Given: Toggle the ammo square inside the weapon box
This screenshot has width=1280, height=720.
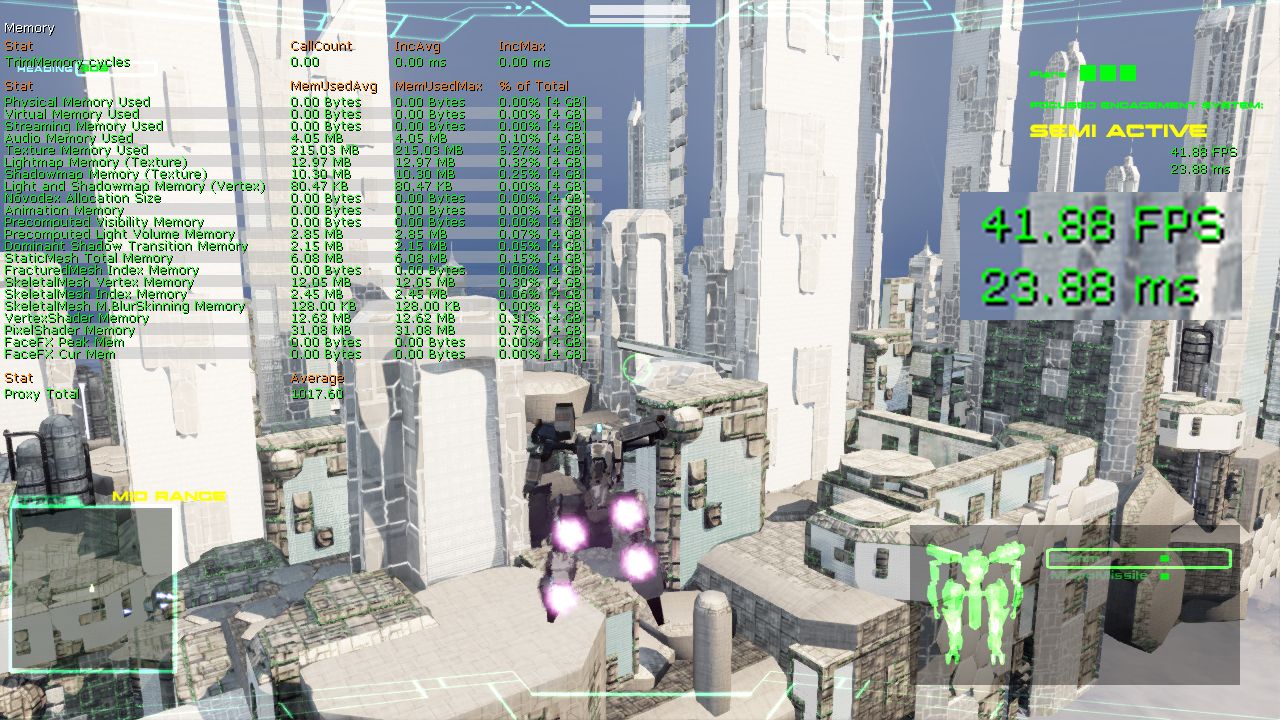Looking at the screenshot, I should (1163, 558).
